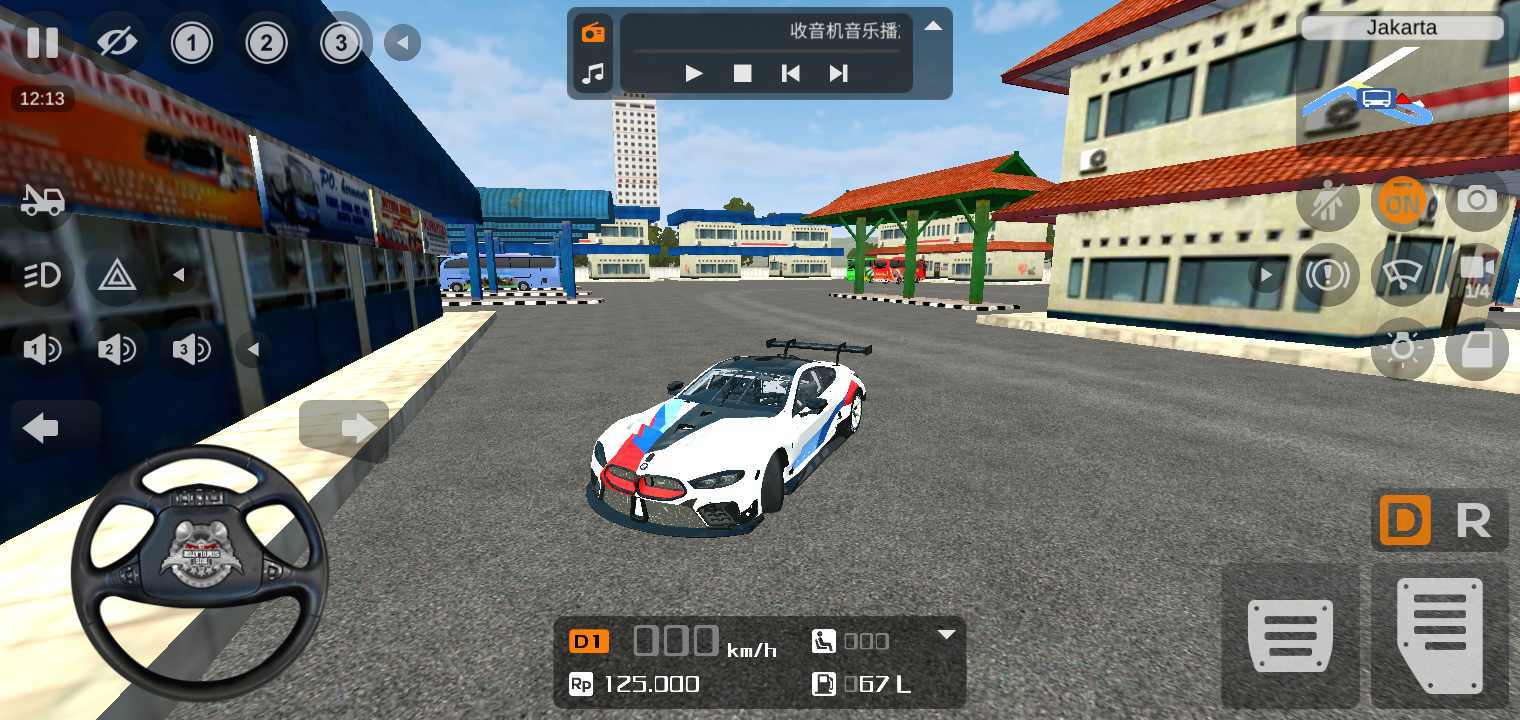1520x720 pixels.
Task: Sound horn number 1
Action: coord(42,349)
